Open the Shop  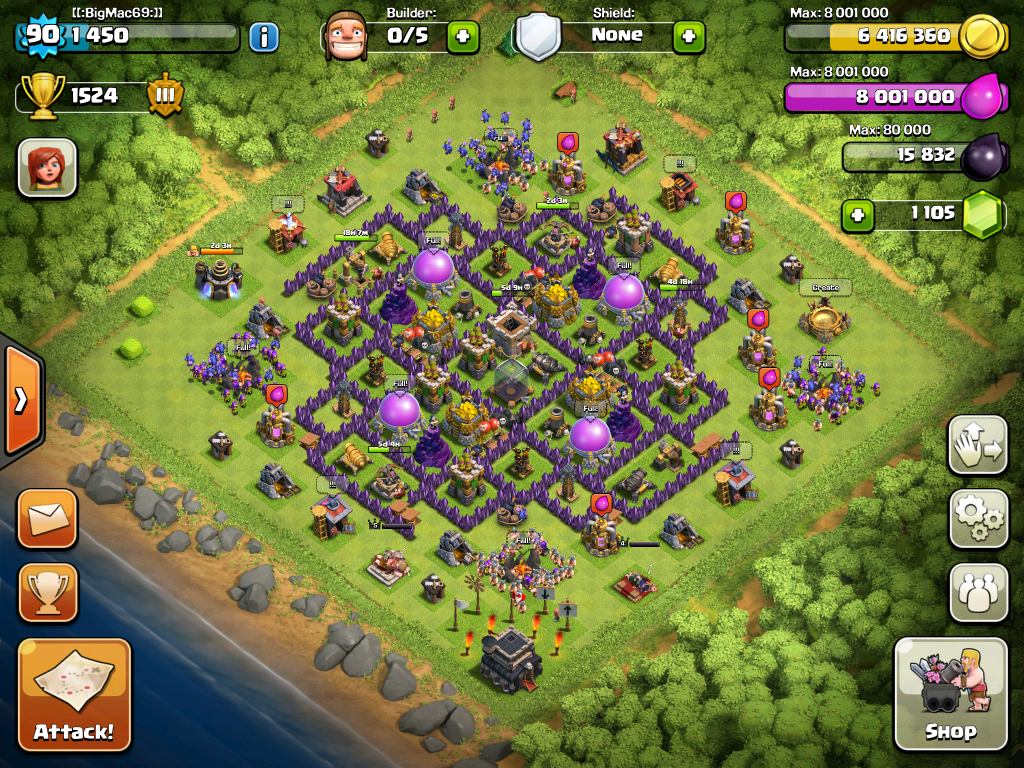(x=950, y=693)
